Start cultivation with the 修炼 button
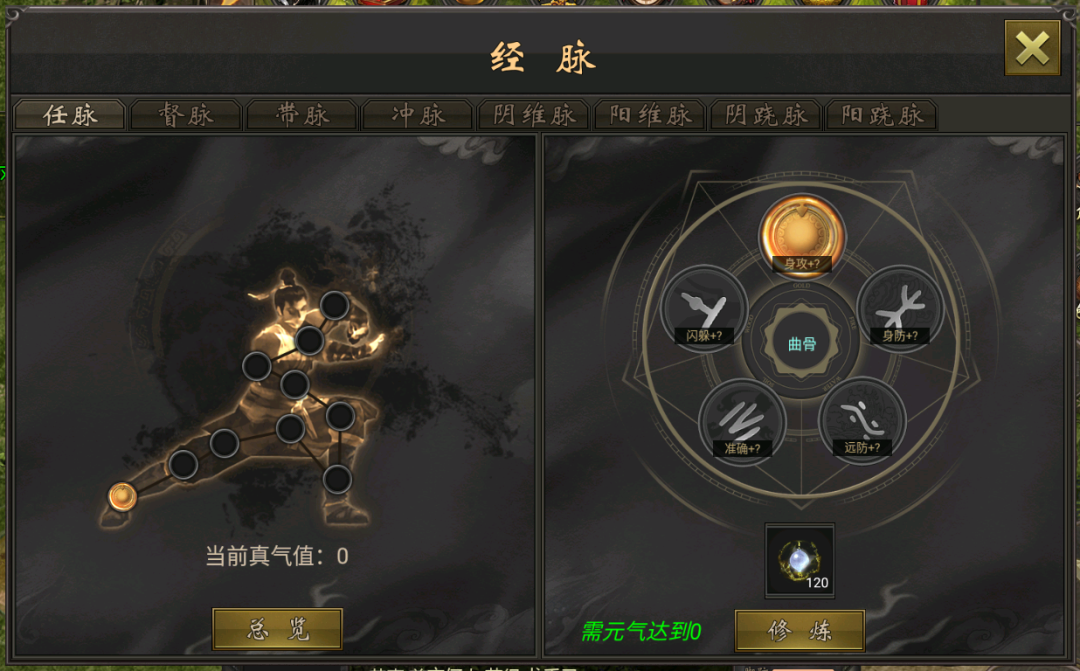Screen dimensions: 1080x671 coord(800,631)
